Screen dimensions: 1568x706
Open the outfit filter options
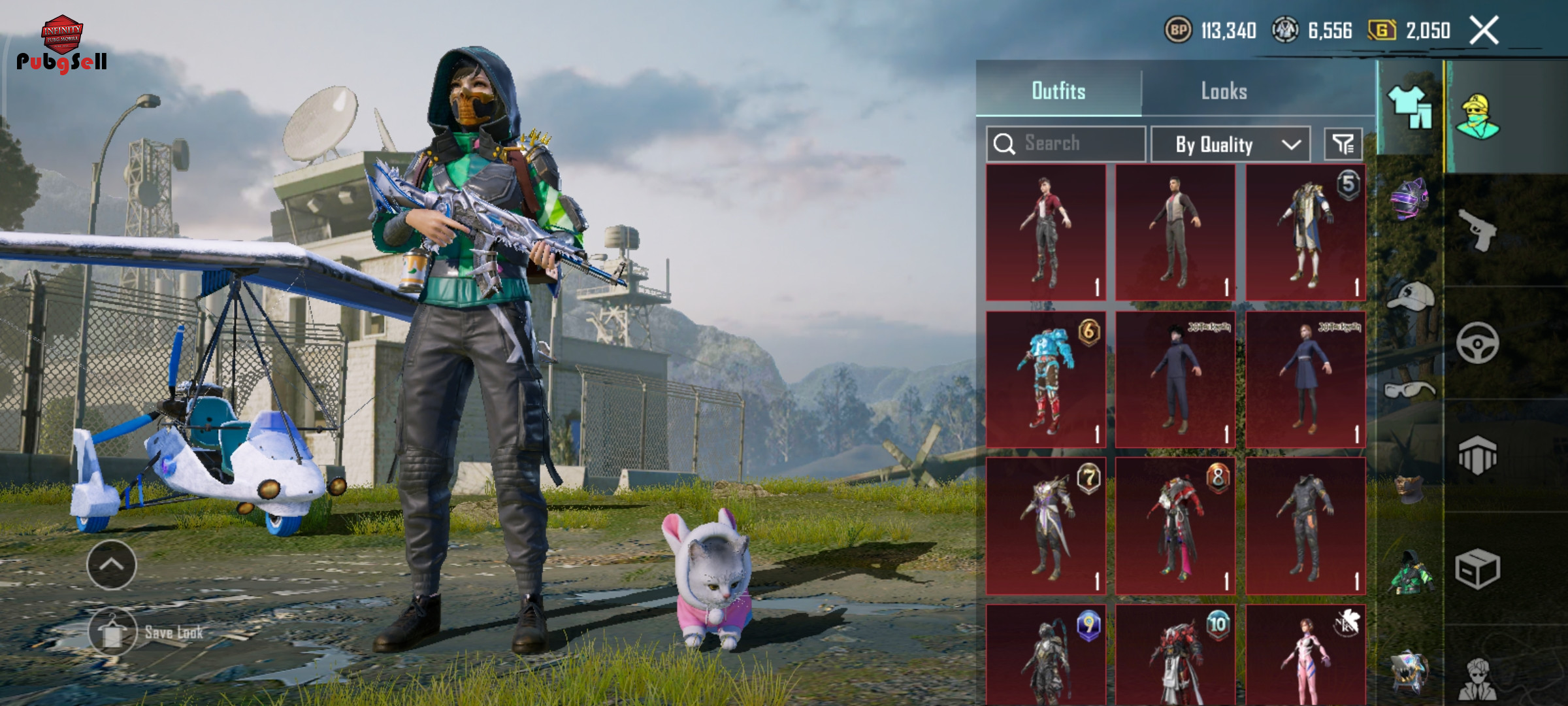point(1343,144)
